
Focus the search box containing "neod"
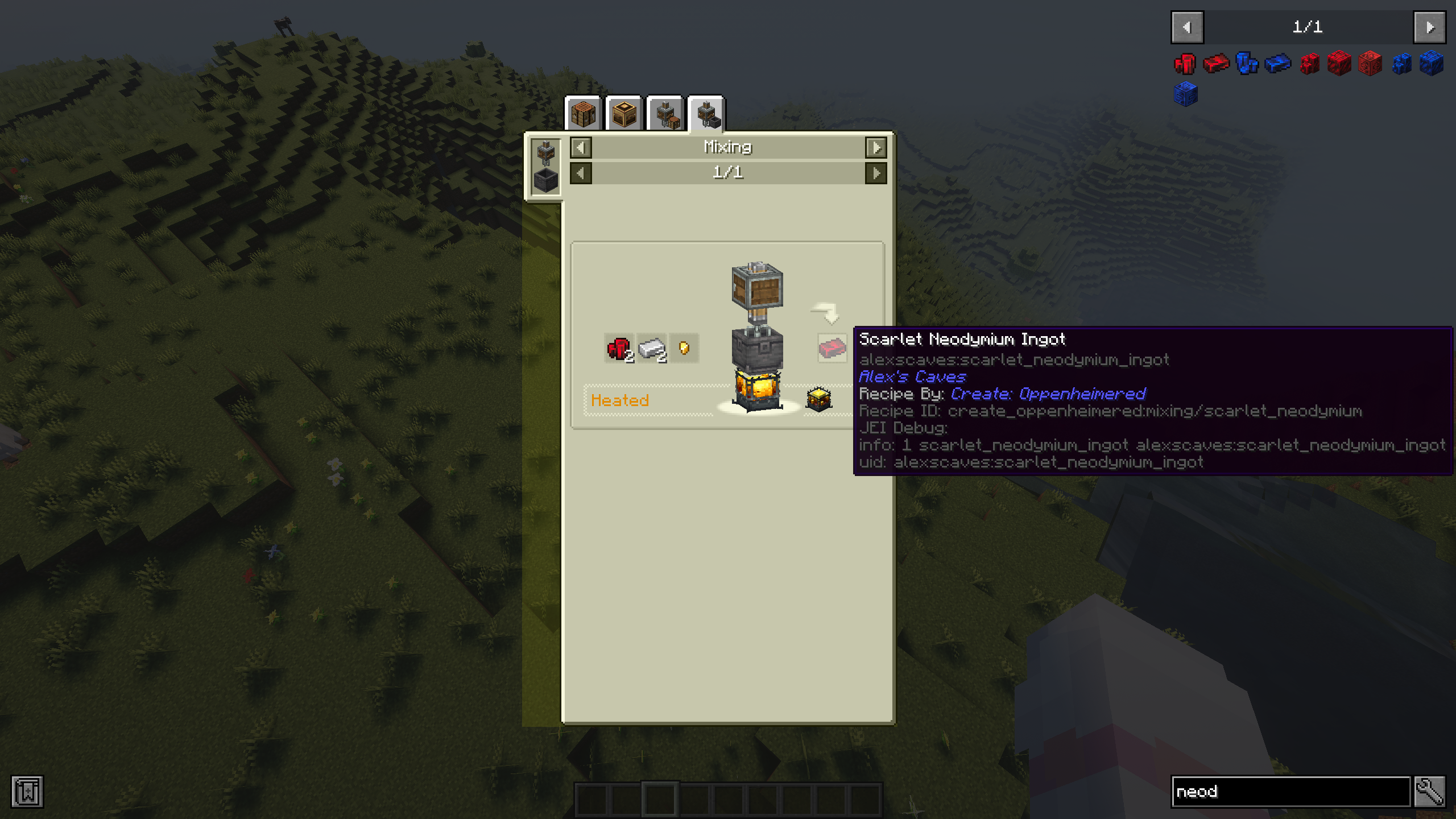(1290, 792)
